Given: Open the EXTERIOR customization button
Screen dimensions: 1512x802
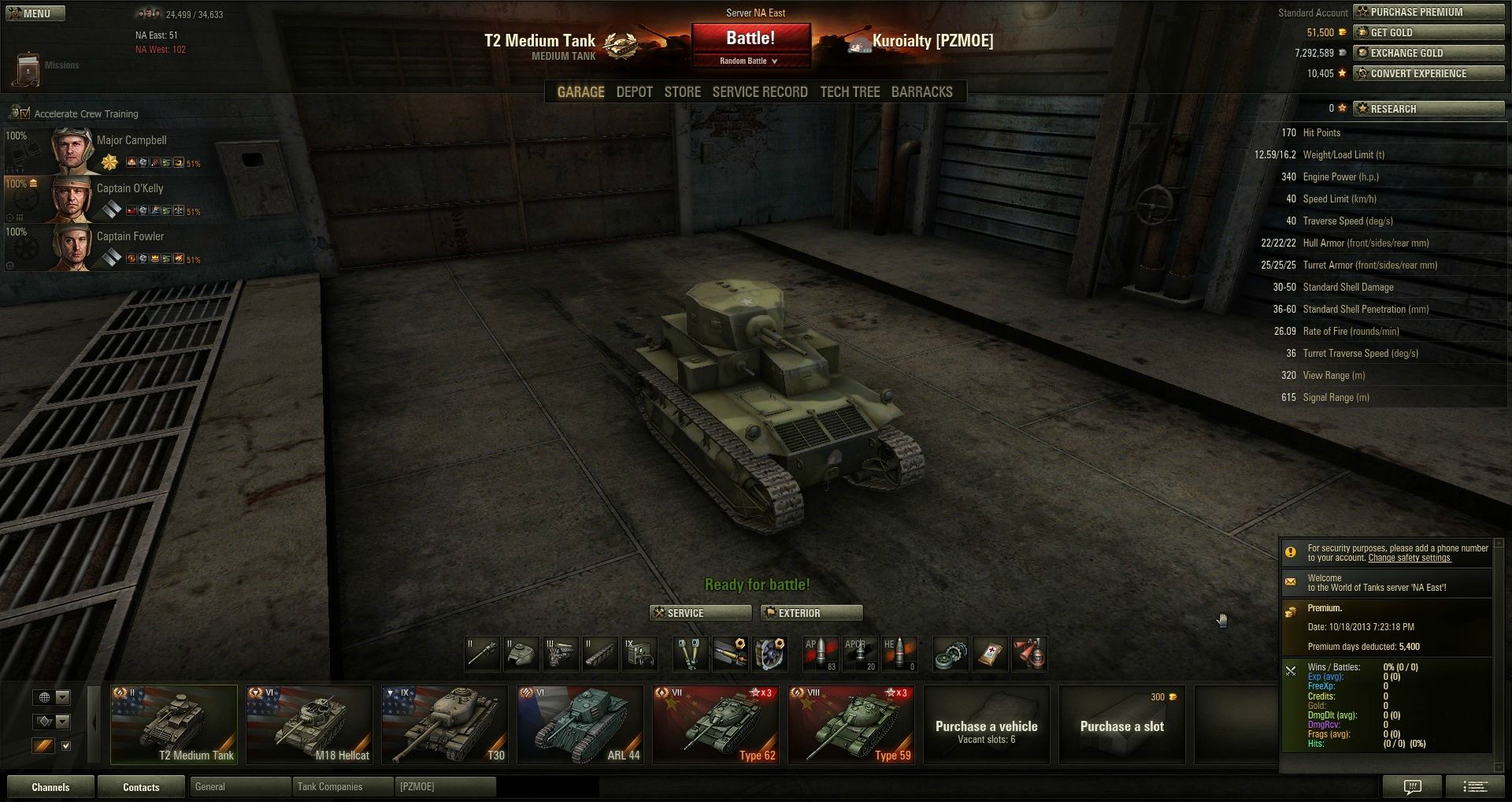Looking at the screenshot, I should (x=811, y=613).
